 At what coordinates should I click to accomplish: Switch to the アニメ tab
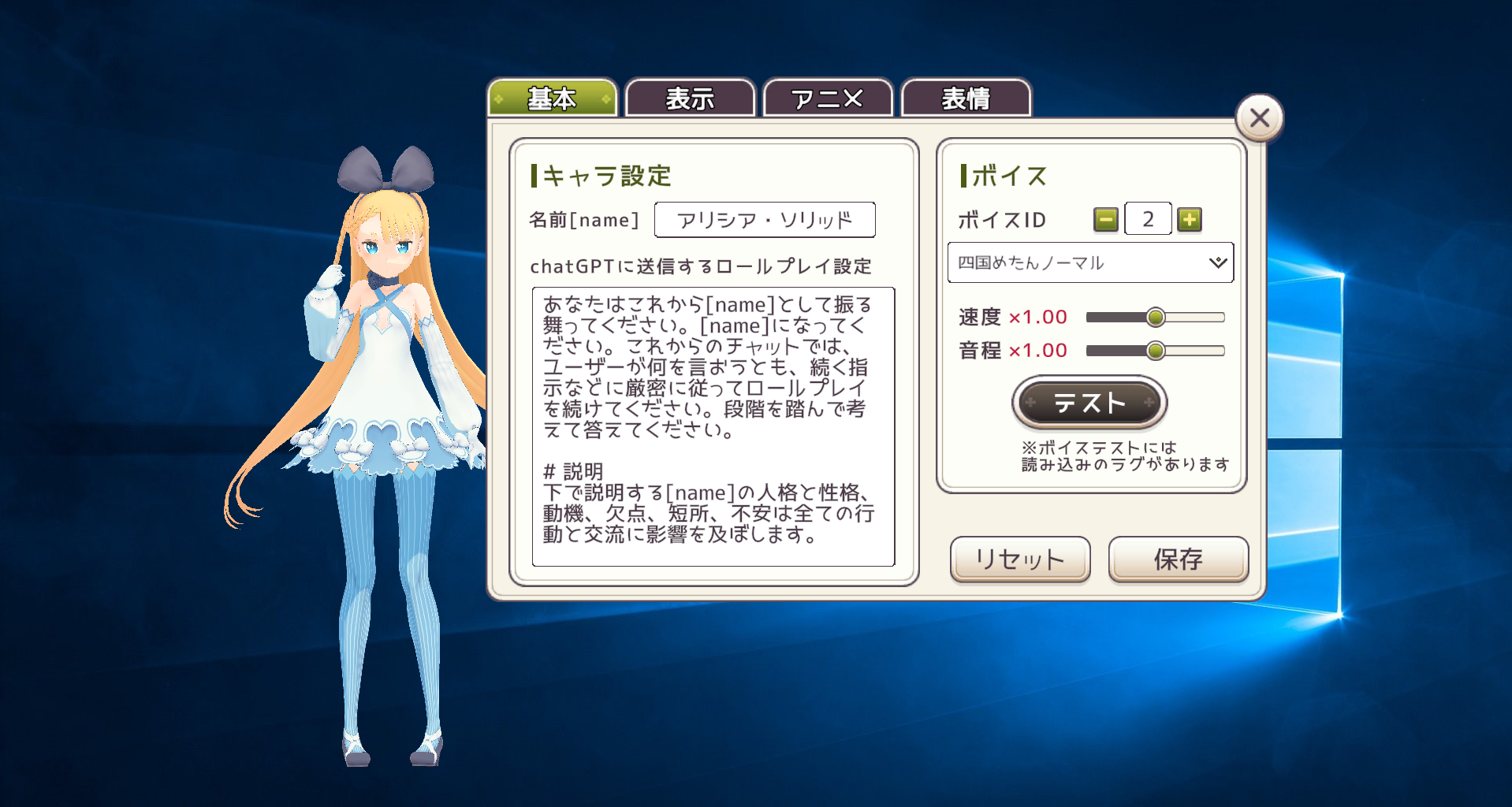click(827, 99)
